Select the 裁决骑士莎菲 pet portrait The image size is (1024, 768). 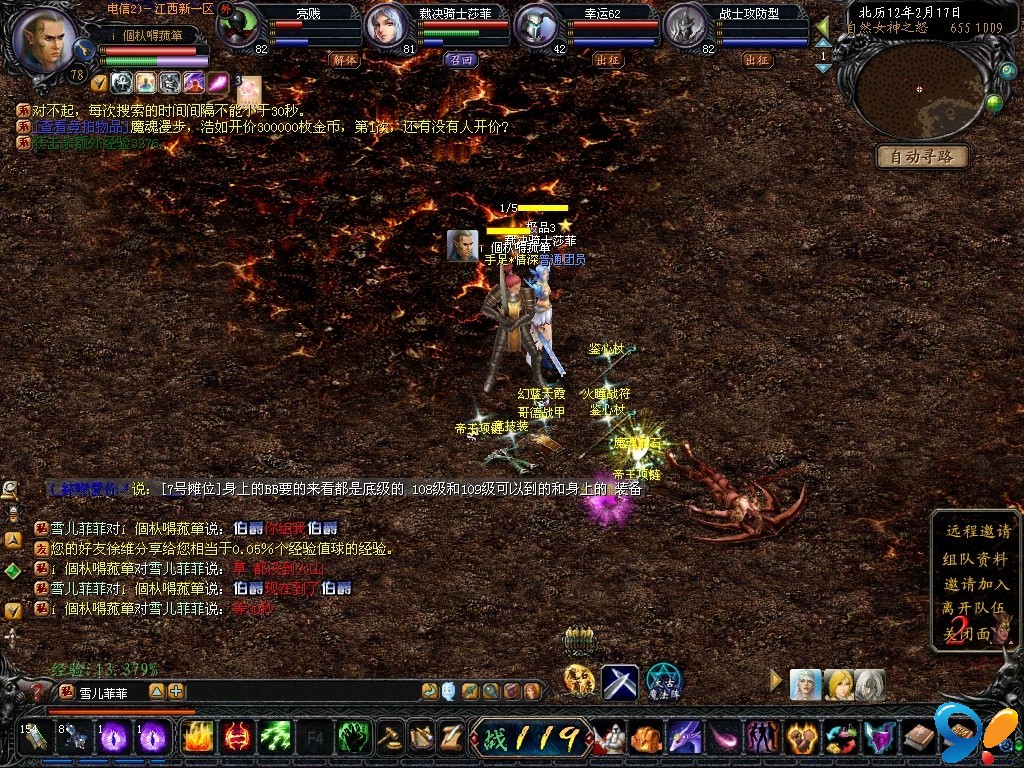(x=388, y=27)
